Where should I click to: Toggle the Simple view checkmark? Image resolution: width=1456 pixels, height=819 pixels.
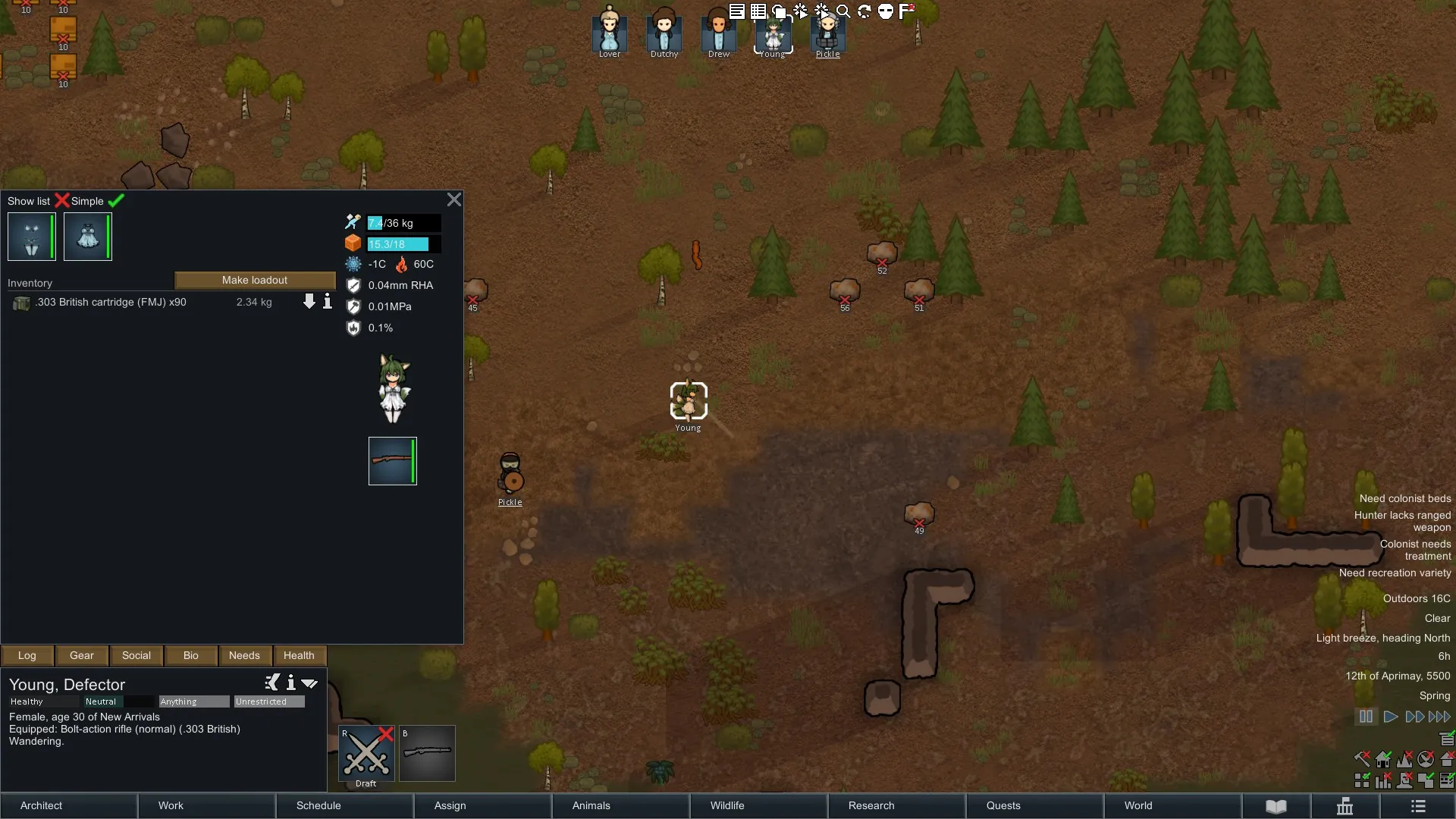[116, 201]
